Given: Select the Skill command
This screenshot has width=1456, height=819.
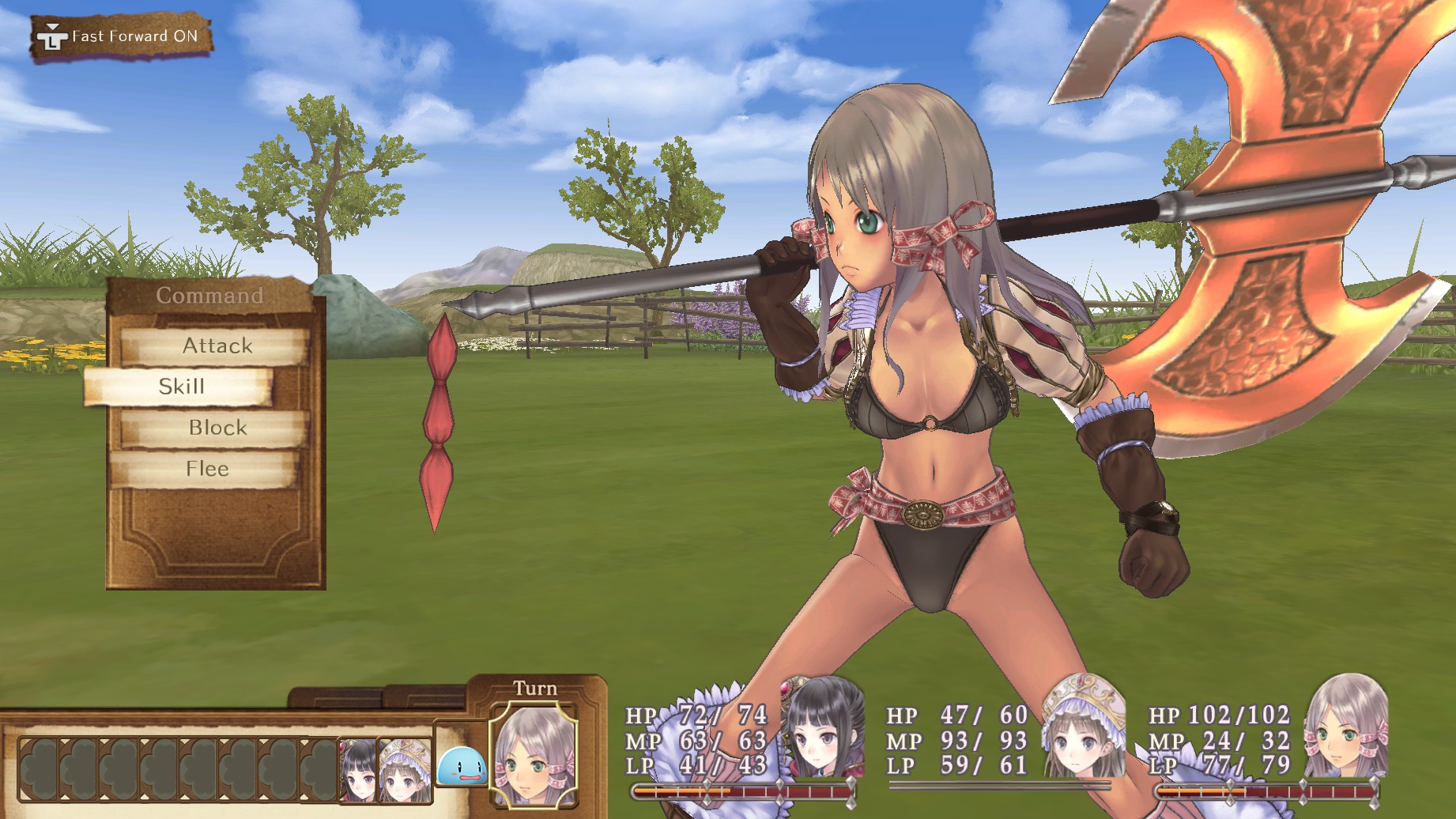Looking at the screenshot, I should point(180,387).
